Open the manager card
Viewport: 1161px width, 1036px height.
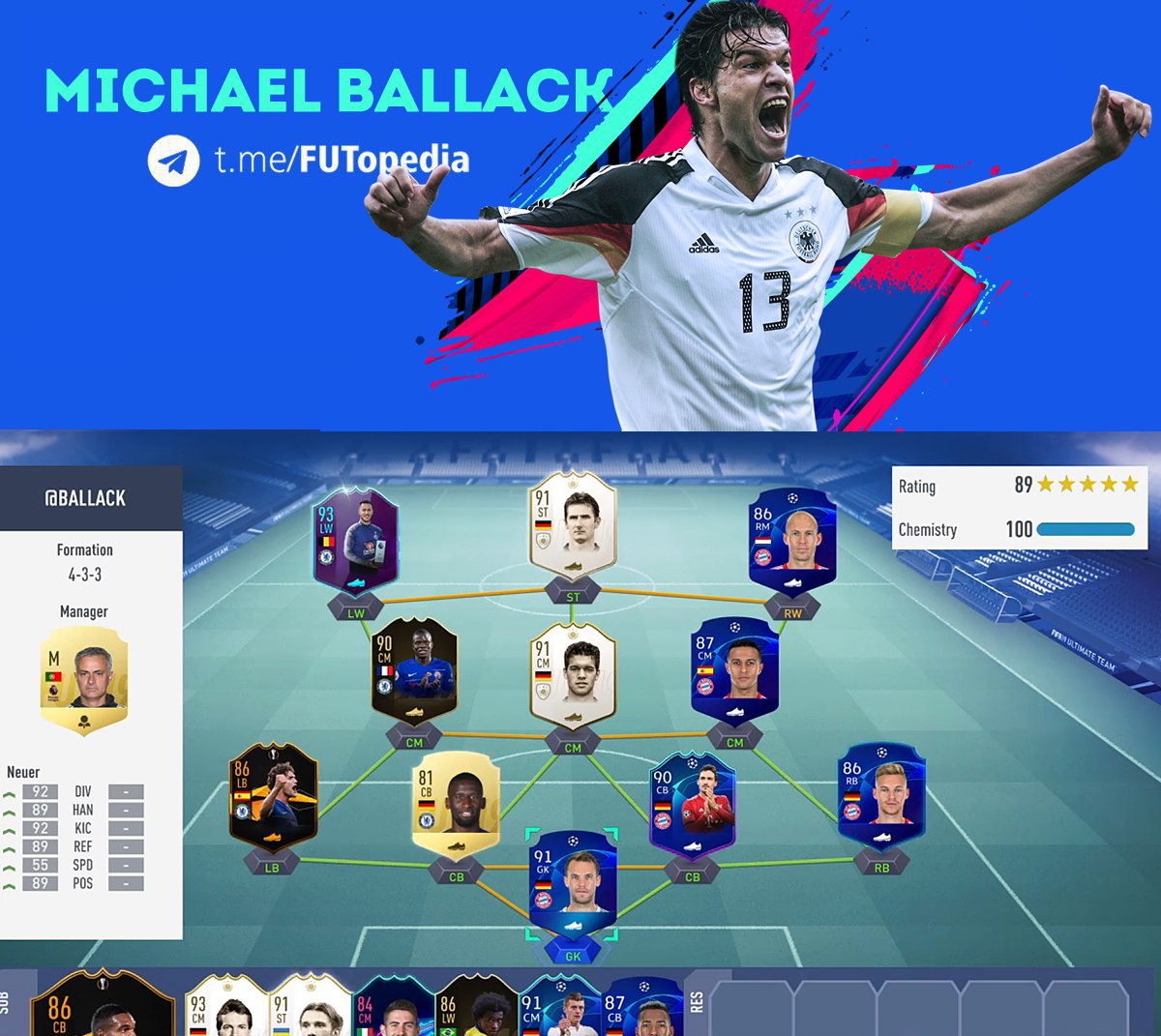coord(84,679)
